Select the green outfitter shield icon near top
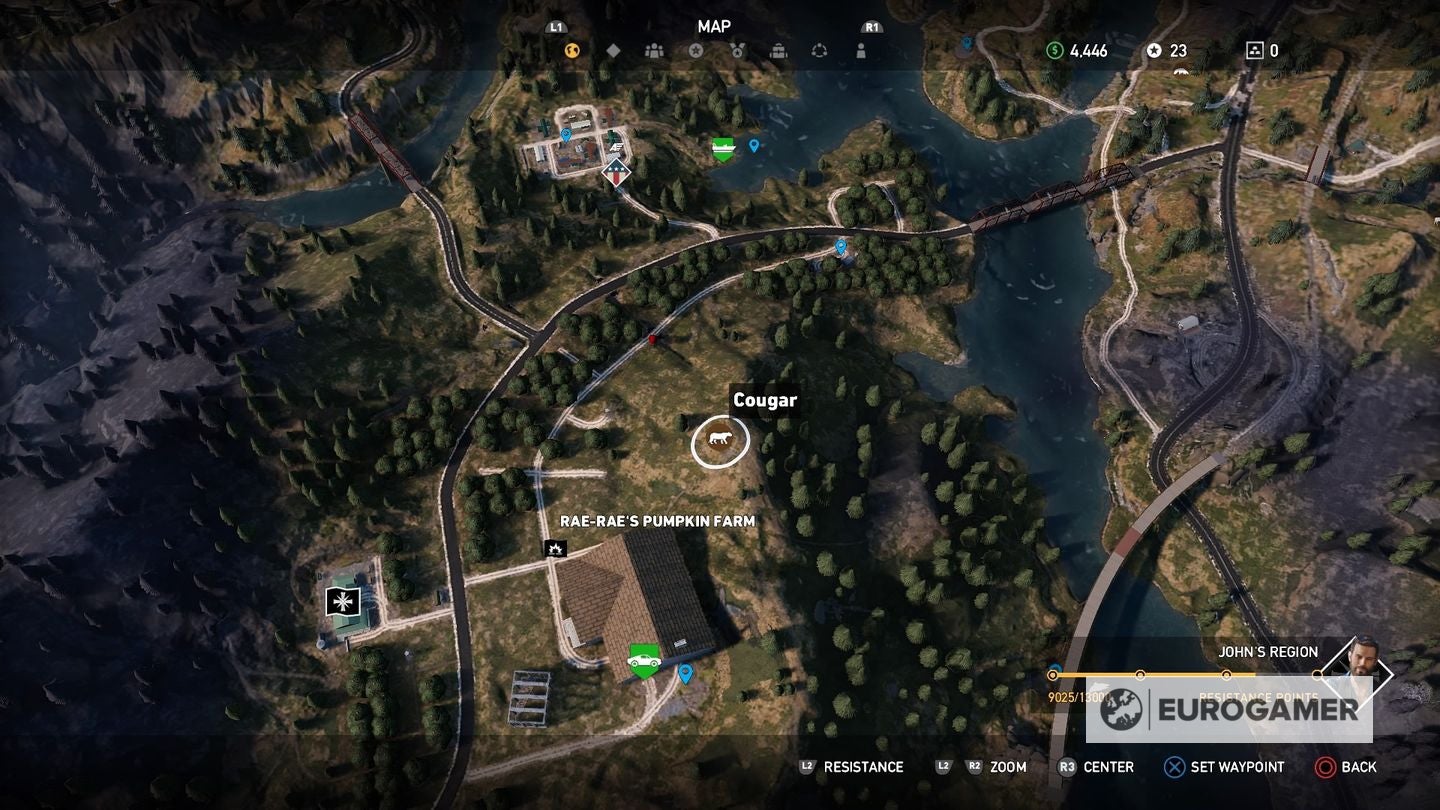 [721, 146]
